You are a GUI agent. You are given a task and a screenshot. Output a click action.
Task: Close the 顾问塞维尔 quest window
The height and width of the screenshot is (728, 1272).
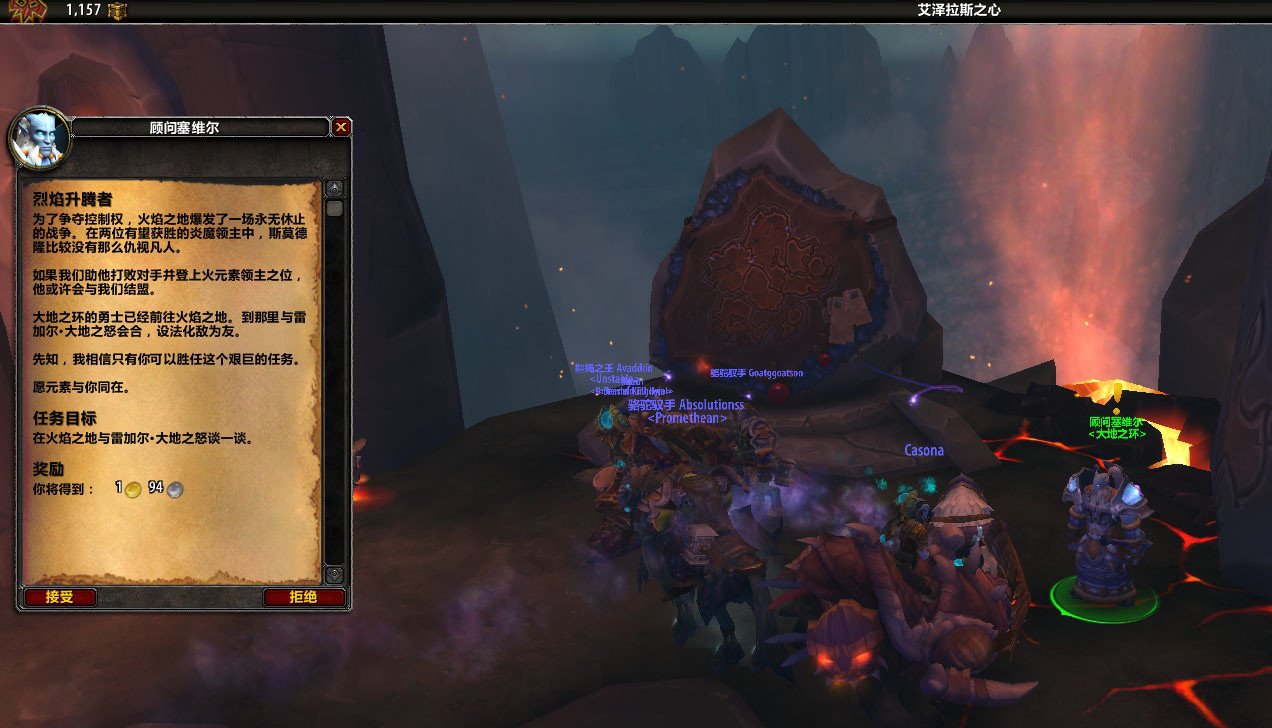(341, 127)
